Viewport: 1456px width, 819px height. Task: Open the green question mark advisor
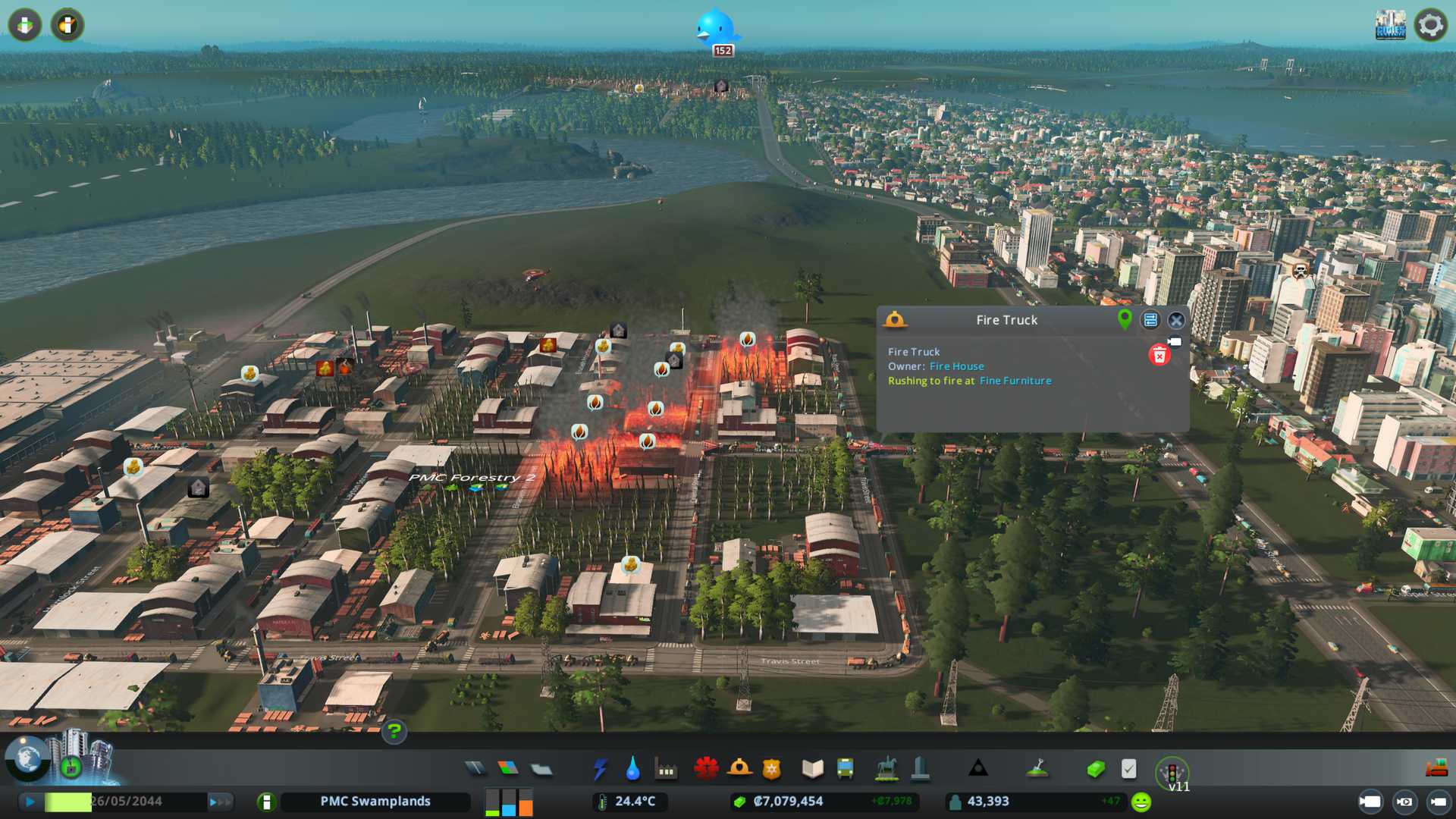tap(394, 732)
